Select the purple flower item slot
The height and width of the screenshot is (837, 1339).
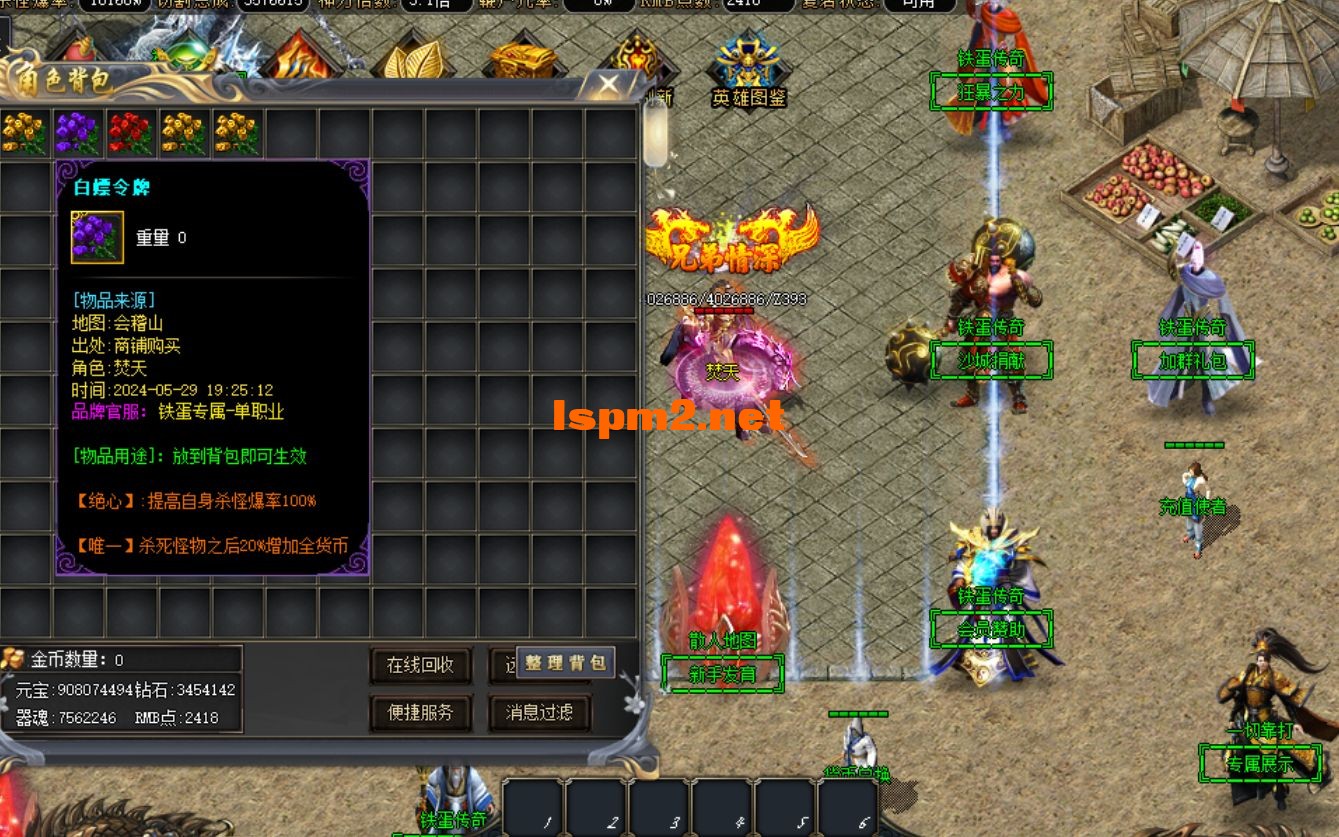coord(77,134)
